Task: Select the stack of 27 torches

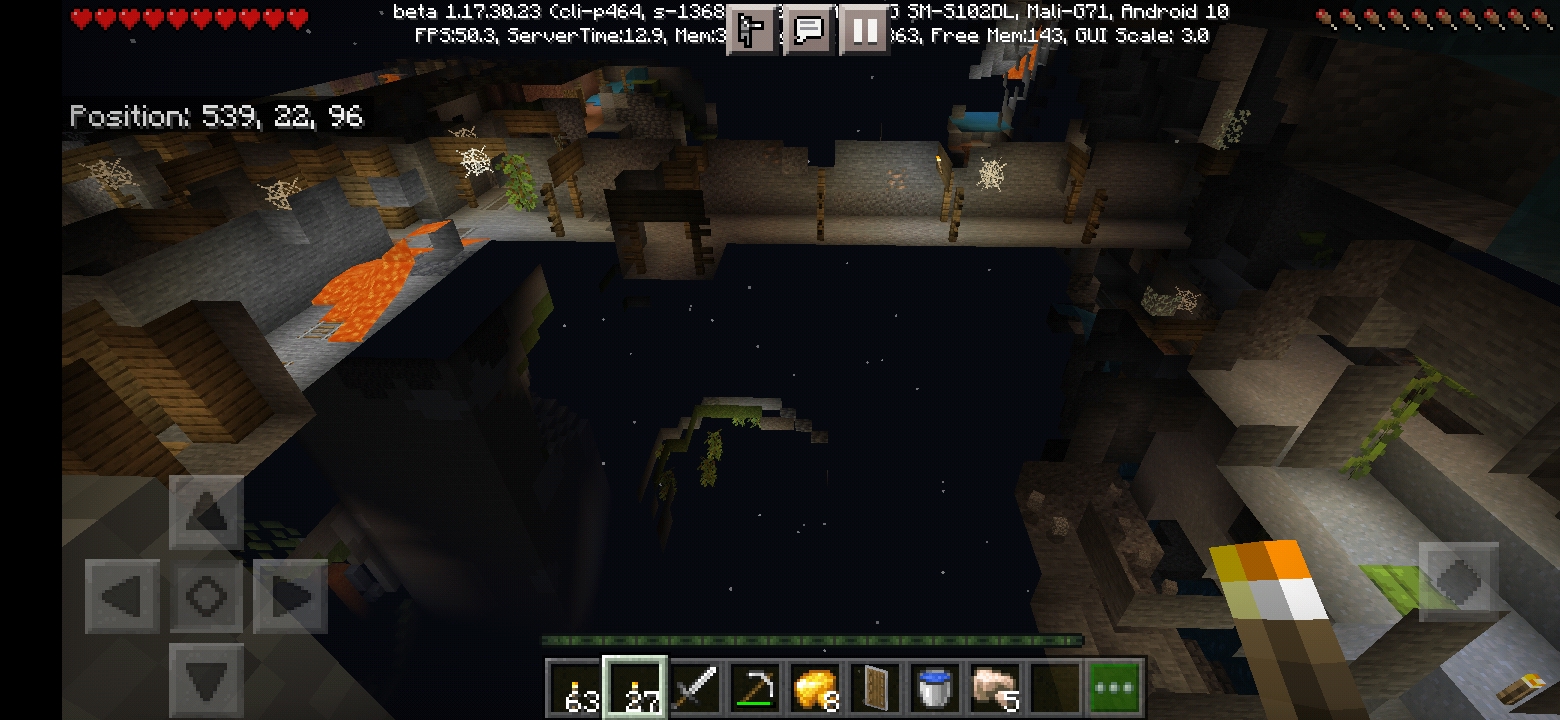Action: (x=637, y=688)
